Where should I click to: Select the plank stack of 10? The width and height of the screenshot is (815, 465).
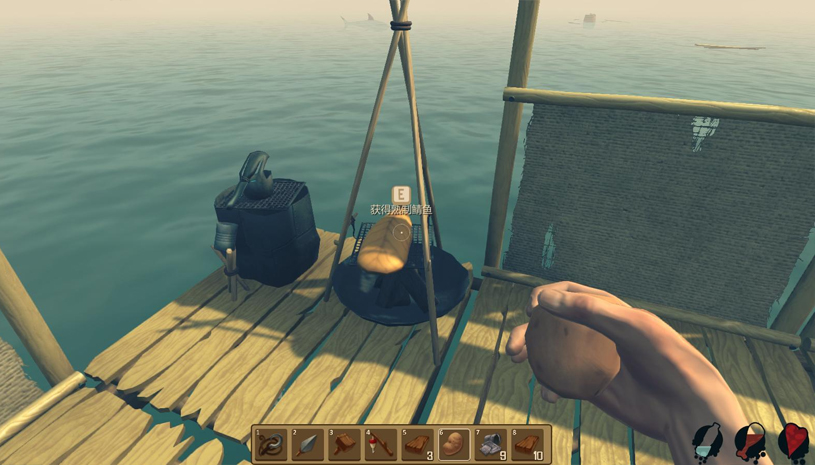529,444
